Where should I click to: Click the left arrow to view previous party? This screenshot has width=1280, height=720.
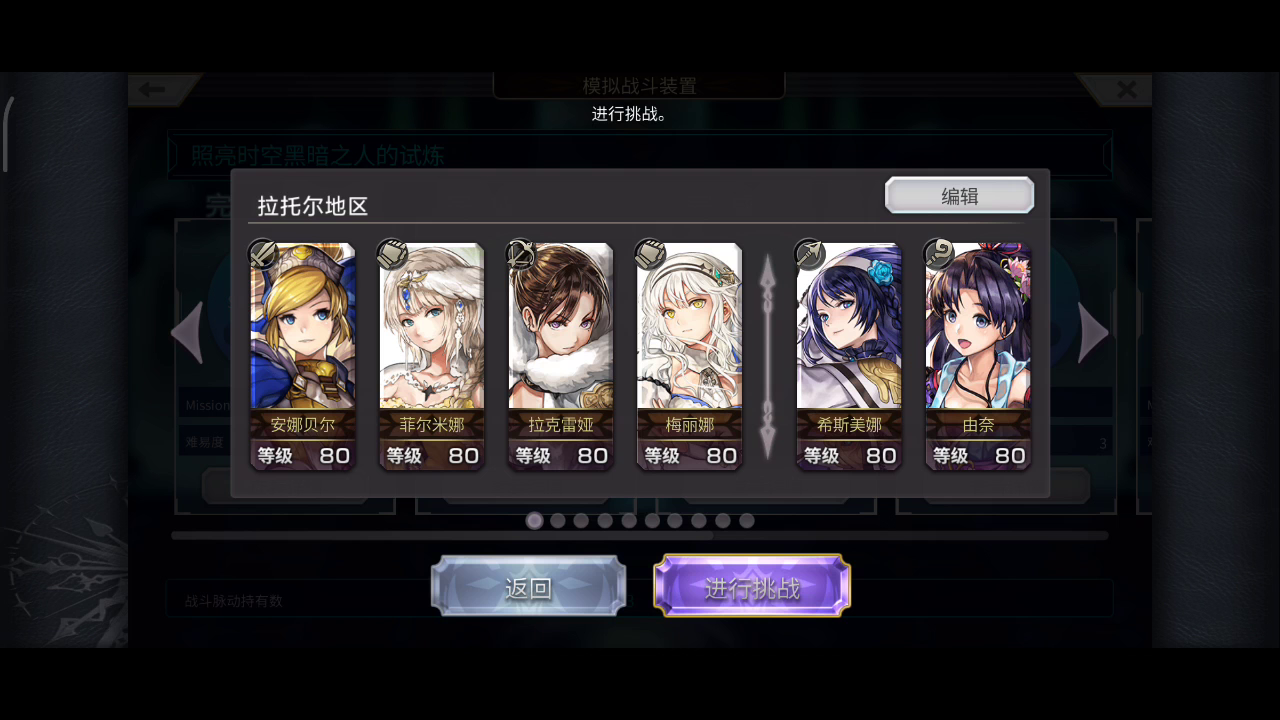[188, 330]
